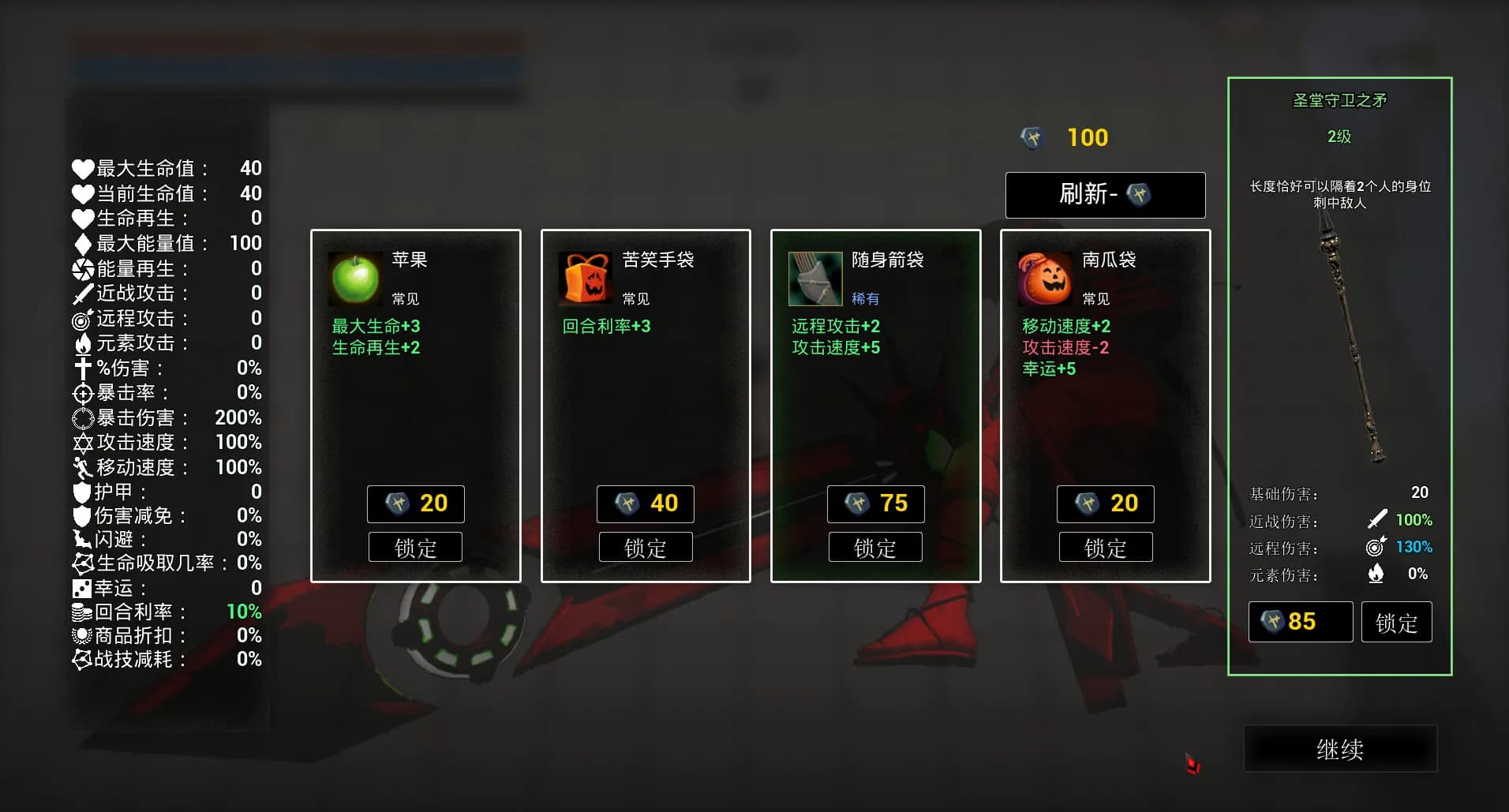Click the coin stack icon beside 回合利率
Image resolution: width=1509 pixels, height=812 pixels.
pyautogui.click(x=83, y=612)
